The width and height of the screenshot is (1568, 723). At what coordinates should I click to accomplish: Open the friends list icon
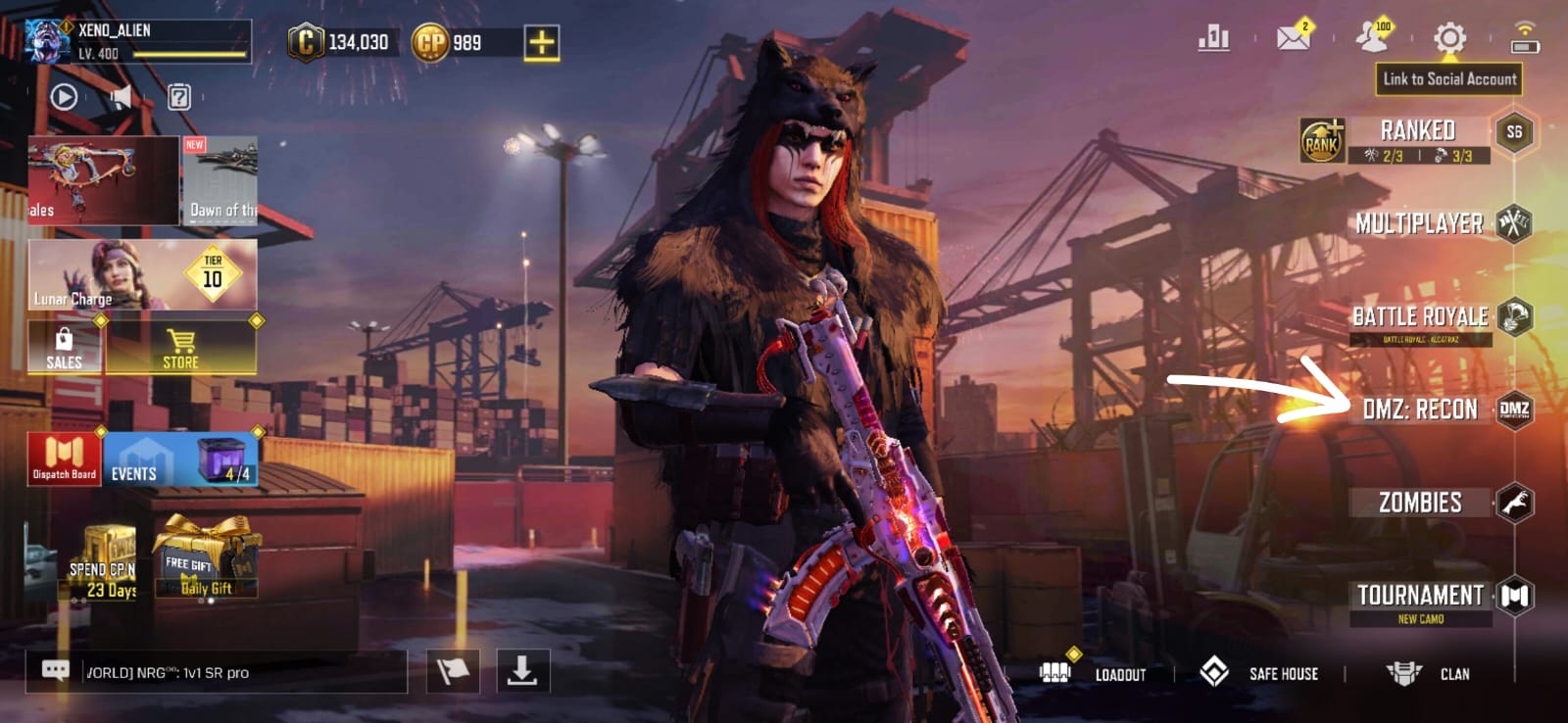pos(1372,38)
